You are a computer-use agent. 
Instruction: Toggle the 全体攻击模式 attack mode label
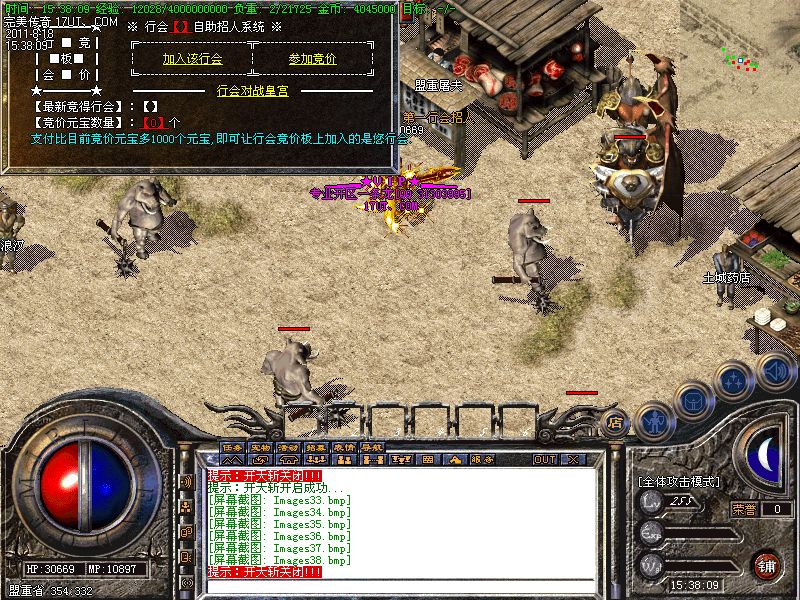678,482
